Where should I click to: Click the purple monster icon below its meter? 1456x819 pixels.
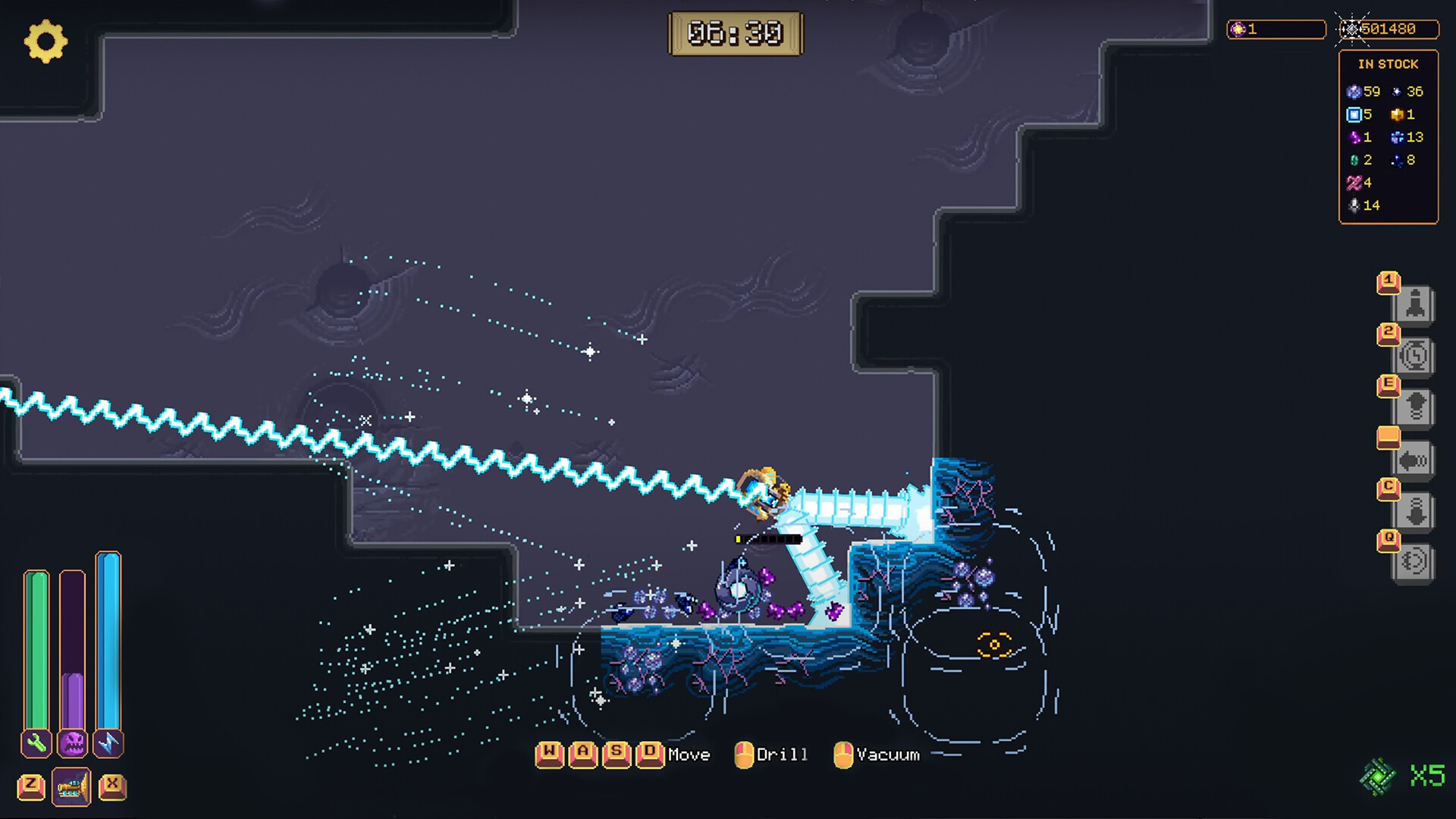pyautogui.click(x=72, y=744)
